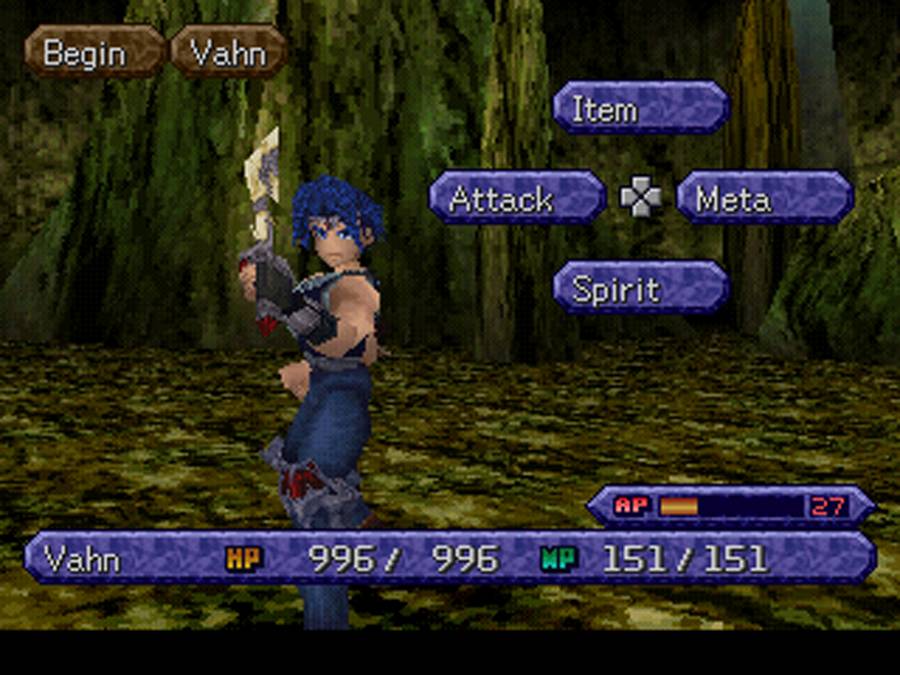Select the Vahn name tab

click(228, 52)
